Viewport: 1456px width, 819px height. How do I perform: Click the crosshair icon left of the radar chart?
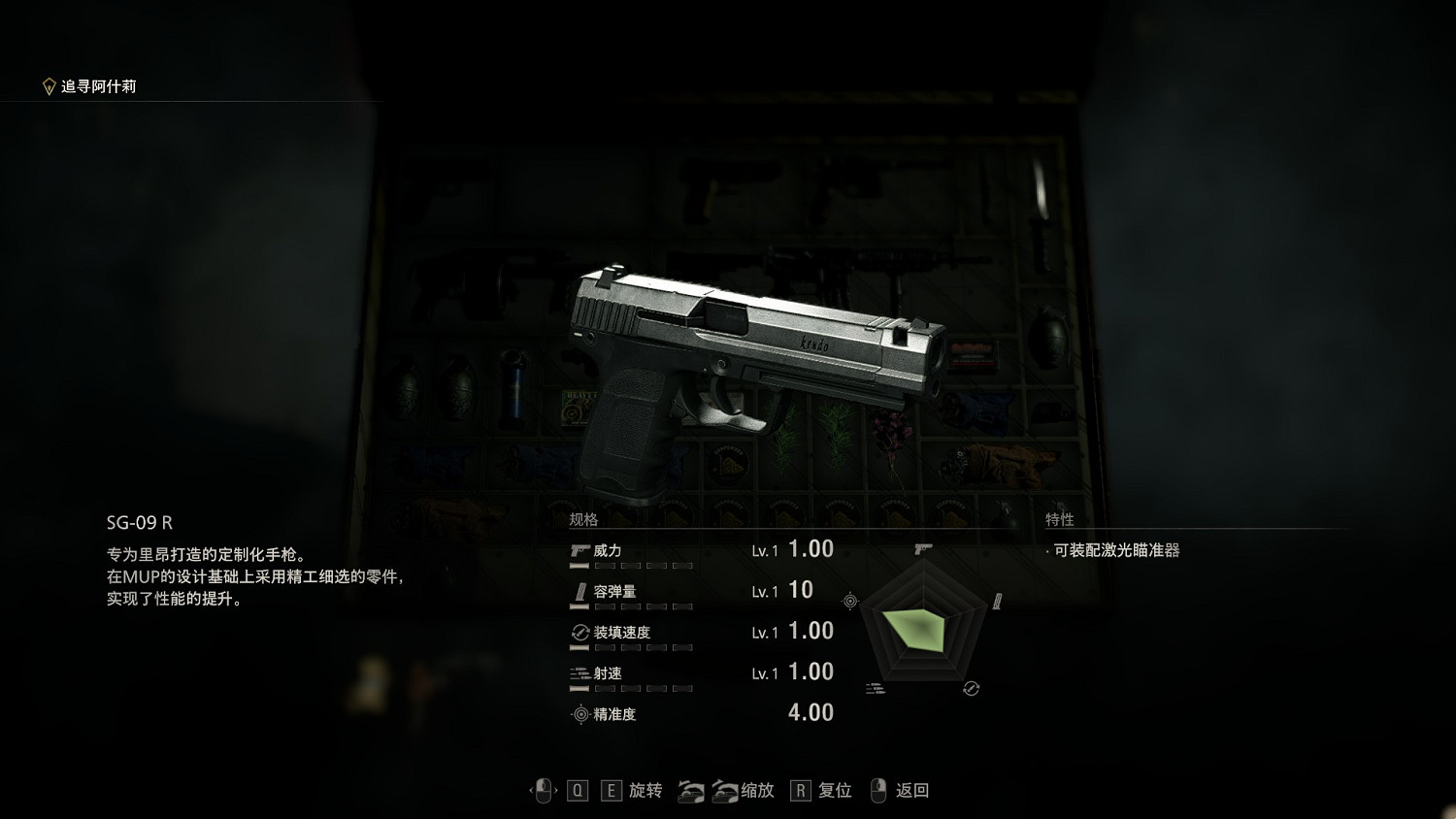click(849, 601)
